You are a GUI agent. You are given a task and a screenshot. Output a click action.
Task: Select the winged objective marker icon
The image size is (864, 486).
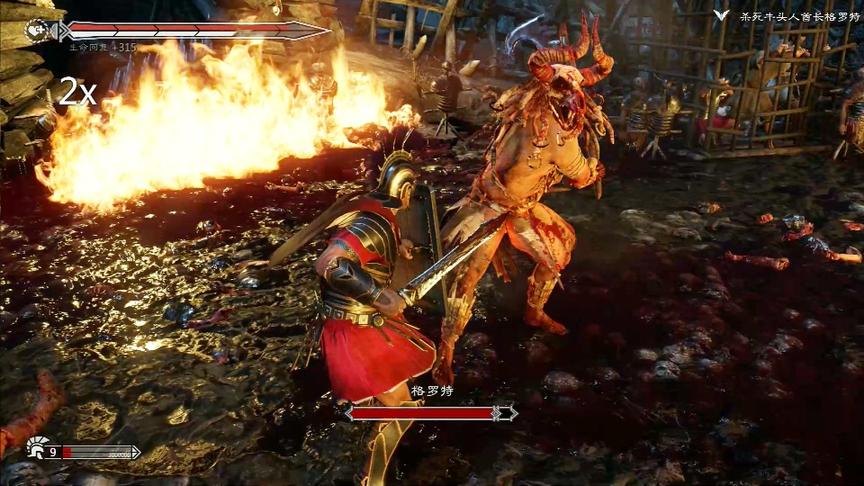[x=721, y=16]
